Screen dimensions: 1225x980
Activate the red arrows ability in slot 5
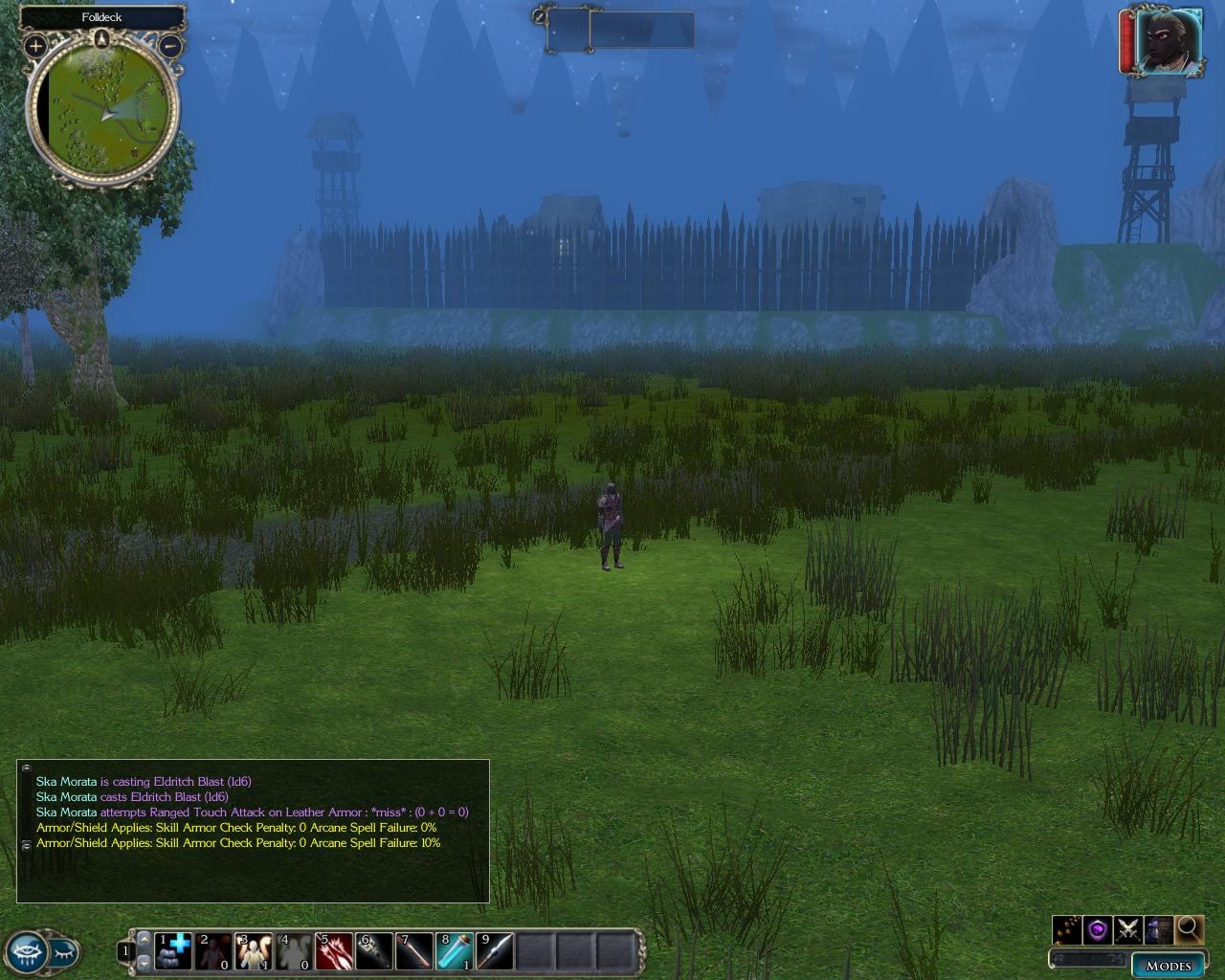click(x=334, y=951)
